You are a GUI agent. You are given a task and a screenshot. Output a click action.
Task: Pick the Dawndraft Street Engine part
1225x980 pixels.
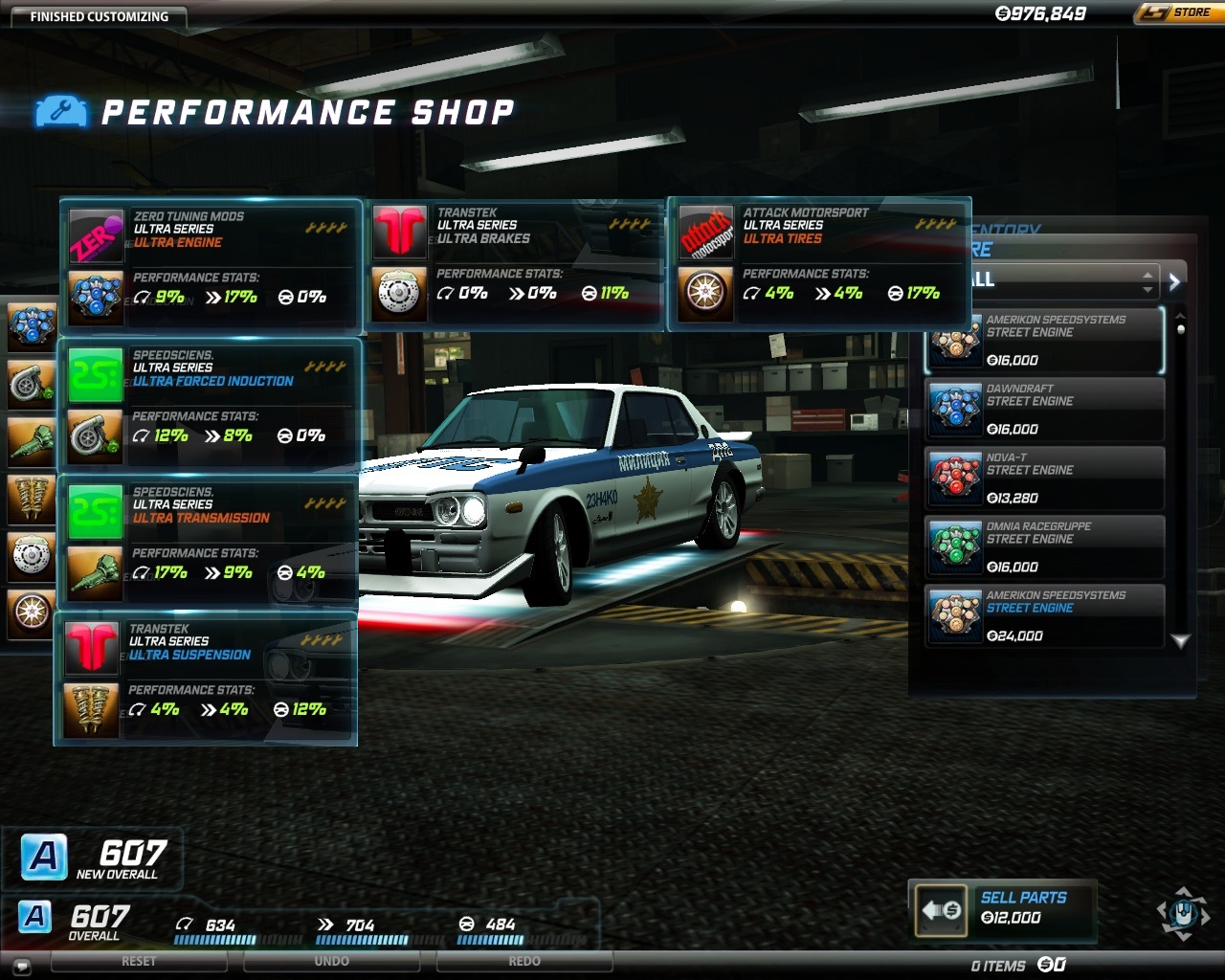1045,409
